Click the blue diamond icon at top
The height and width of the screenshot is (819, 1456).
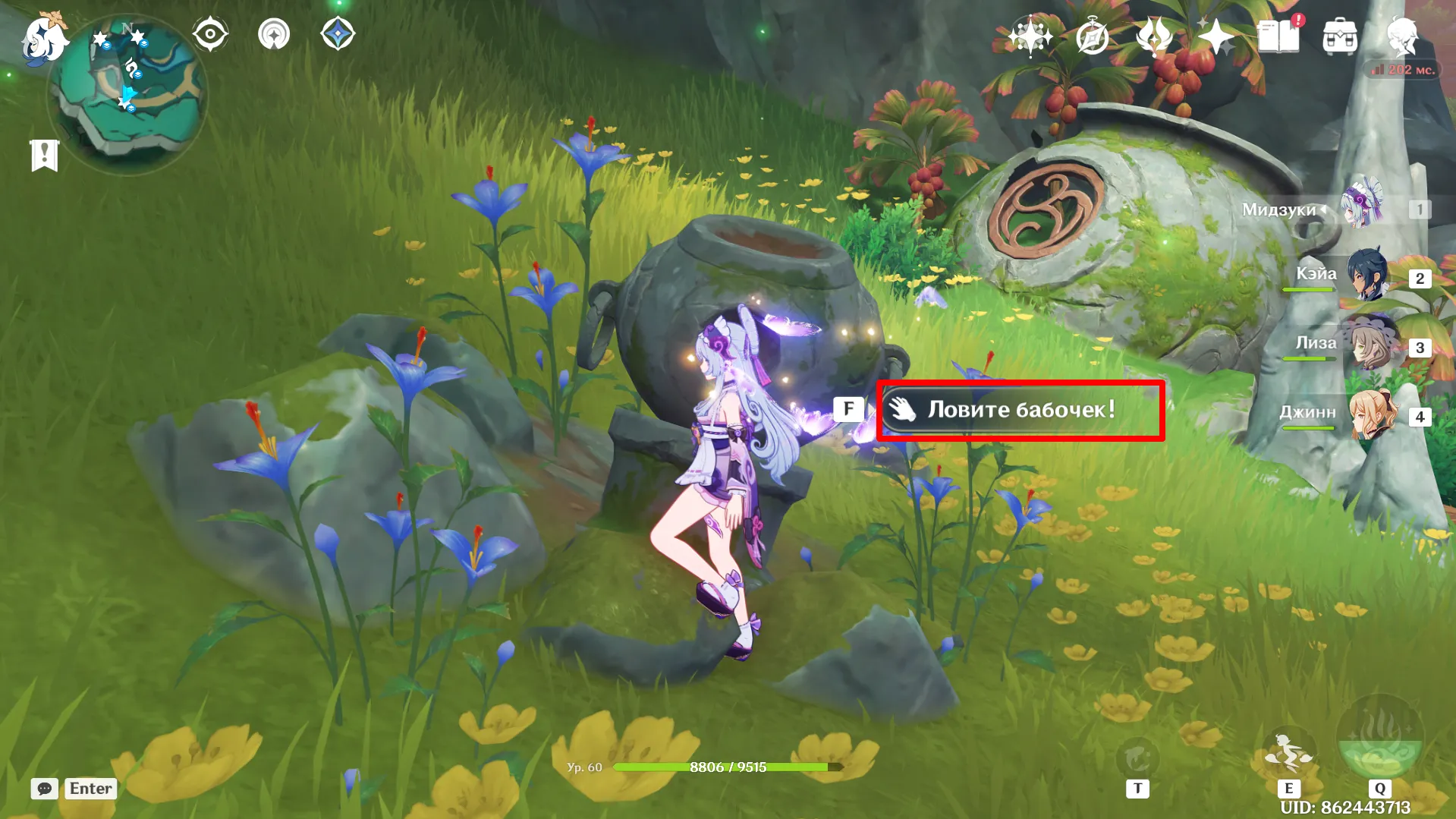[x=338, y=35]
